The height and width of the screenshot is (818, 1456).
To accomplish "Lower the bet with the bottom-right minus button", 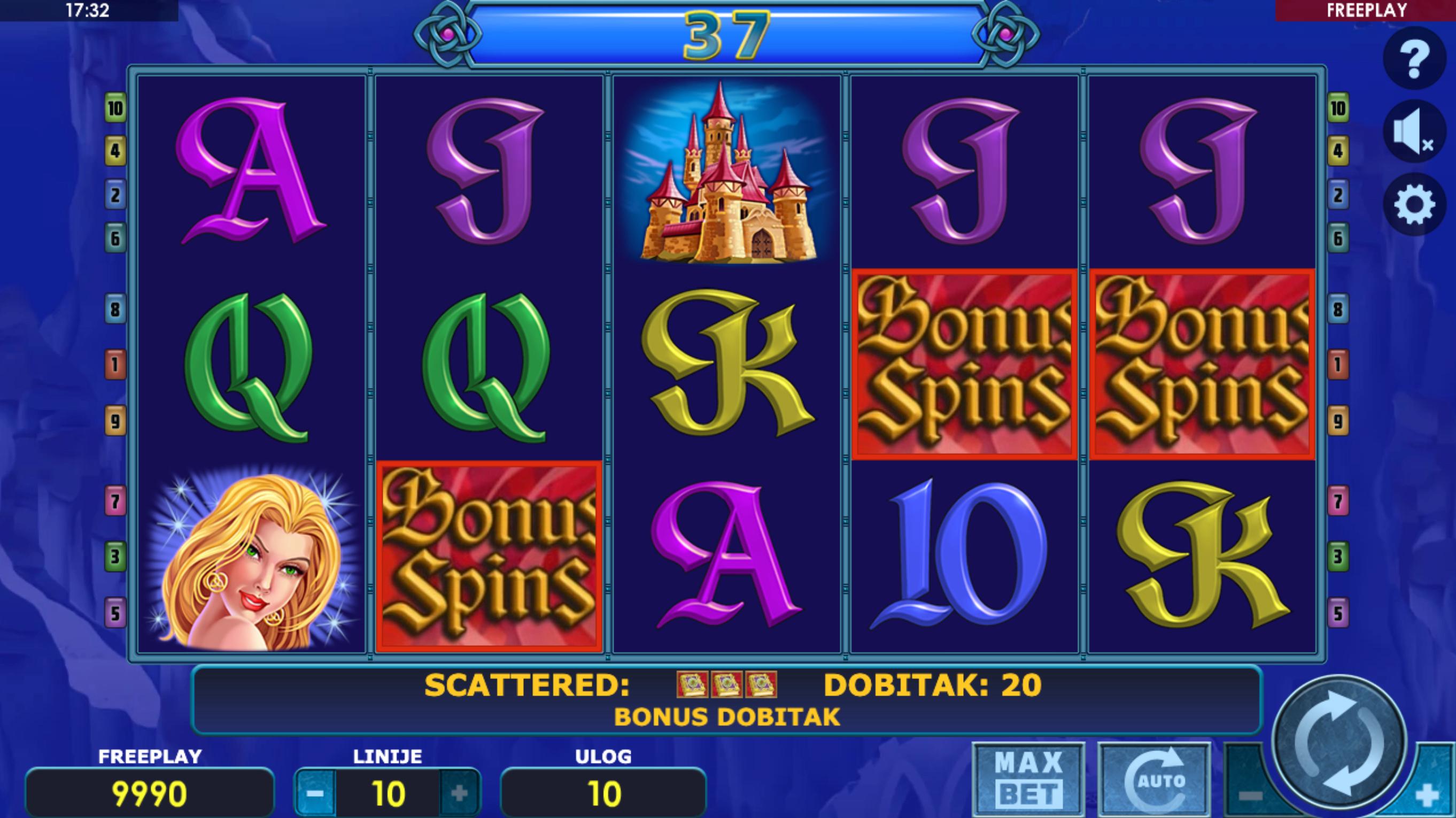I will click(1250, 796).
